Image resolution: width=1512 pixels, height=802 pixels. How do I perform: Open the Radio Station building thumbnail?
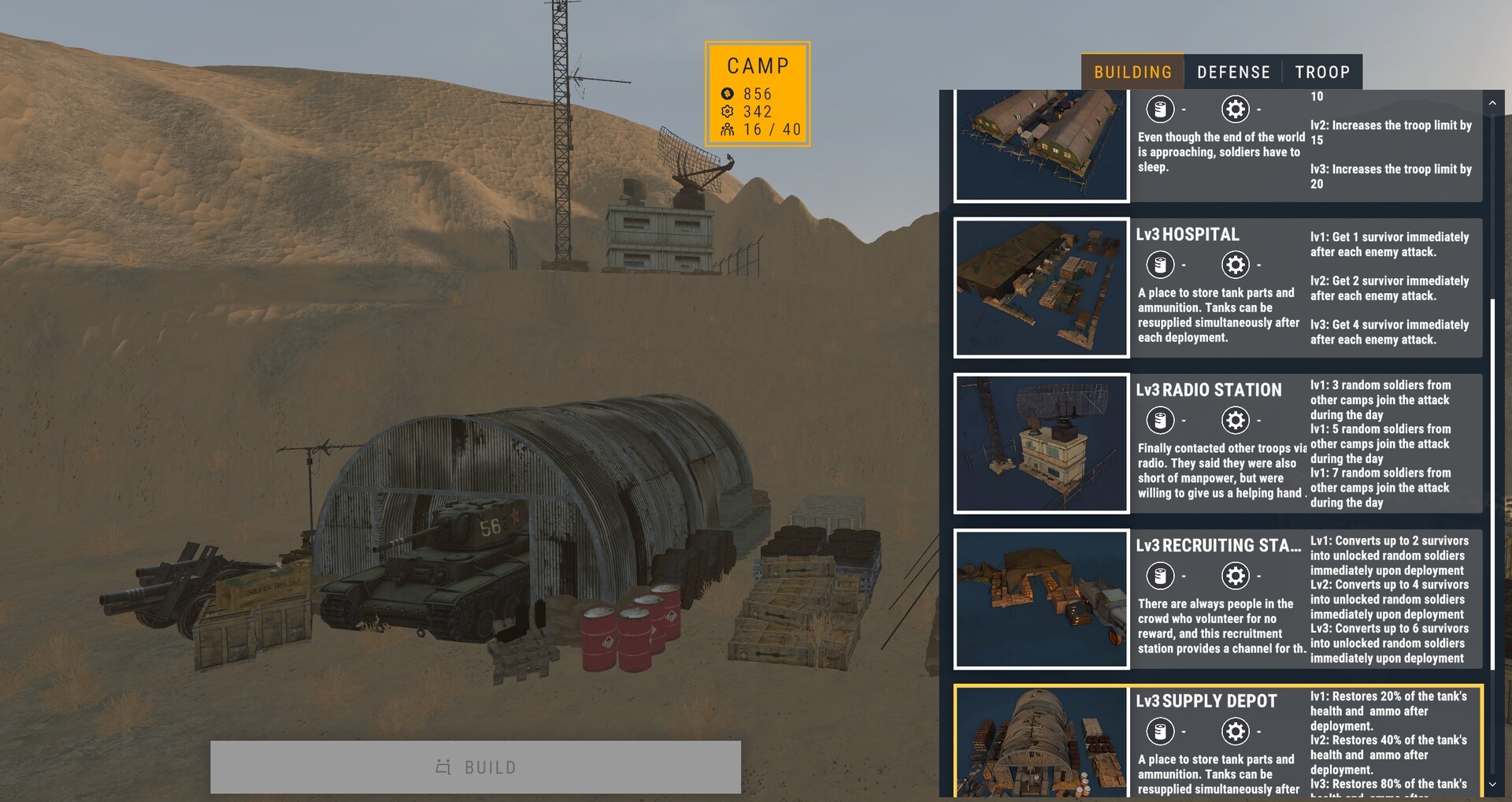tap(1041, 443)
